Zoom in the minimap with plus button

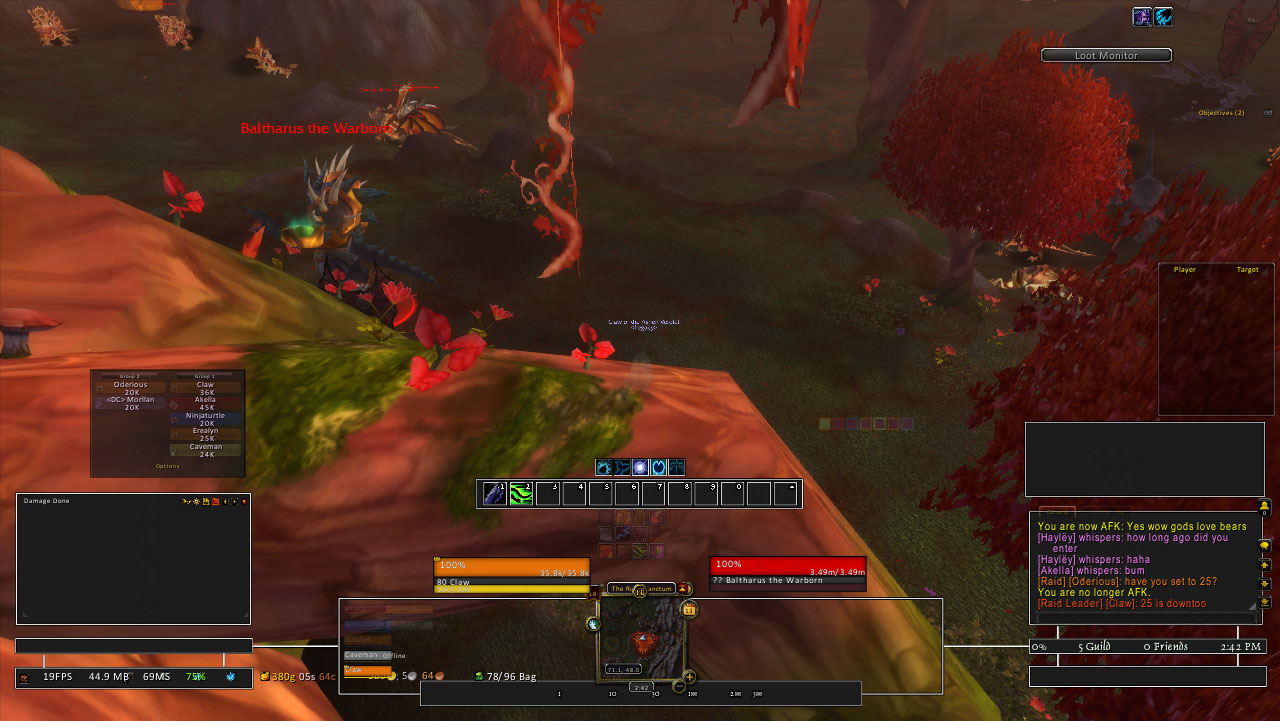click(689, 677)
